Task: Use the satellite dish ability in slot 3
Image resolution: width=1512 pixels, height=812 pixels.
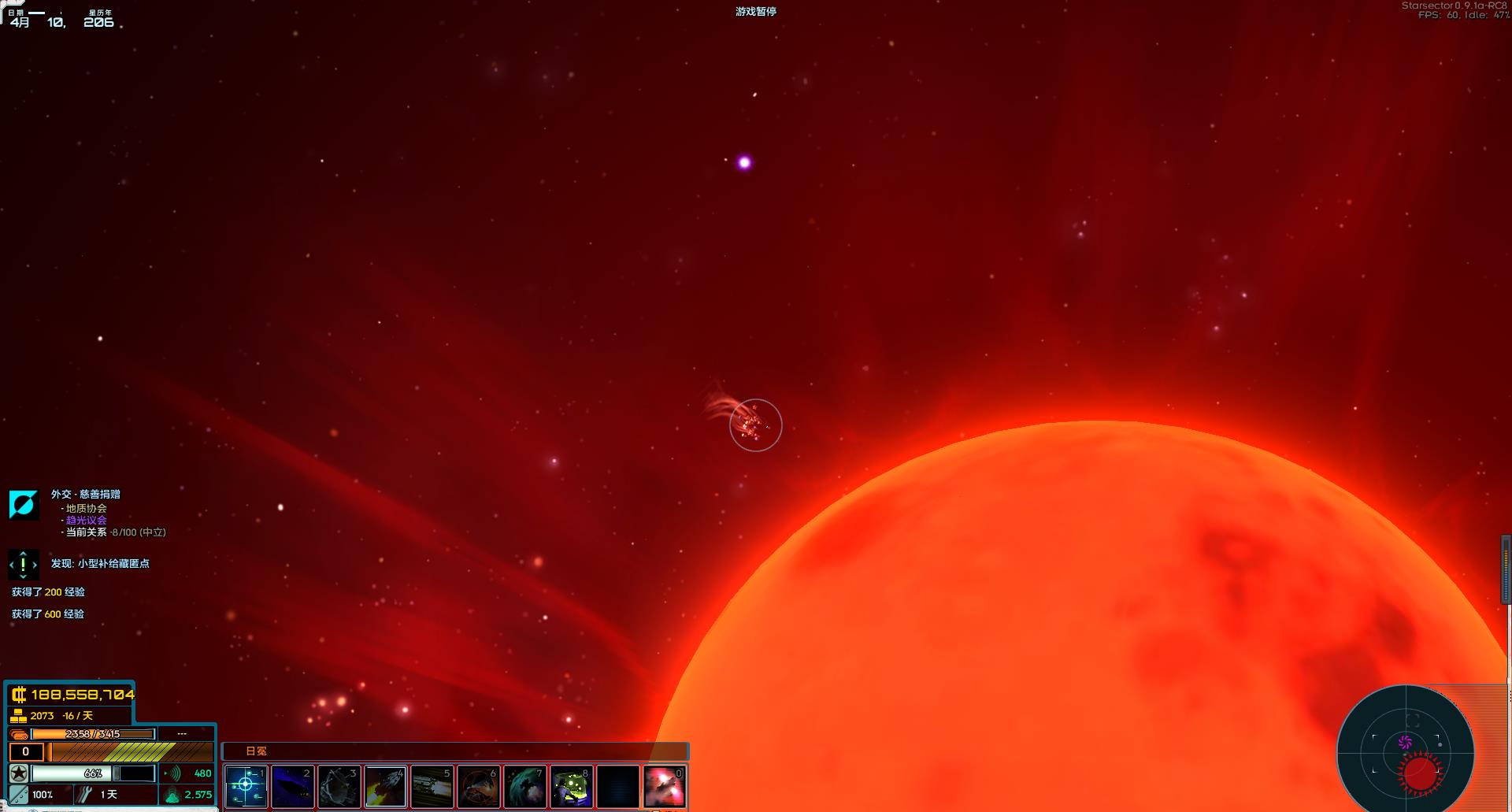Action: tap(339, 786)
